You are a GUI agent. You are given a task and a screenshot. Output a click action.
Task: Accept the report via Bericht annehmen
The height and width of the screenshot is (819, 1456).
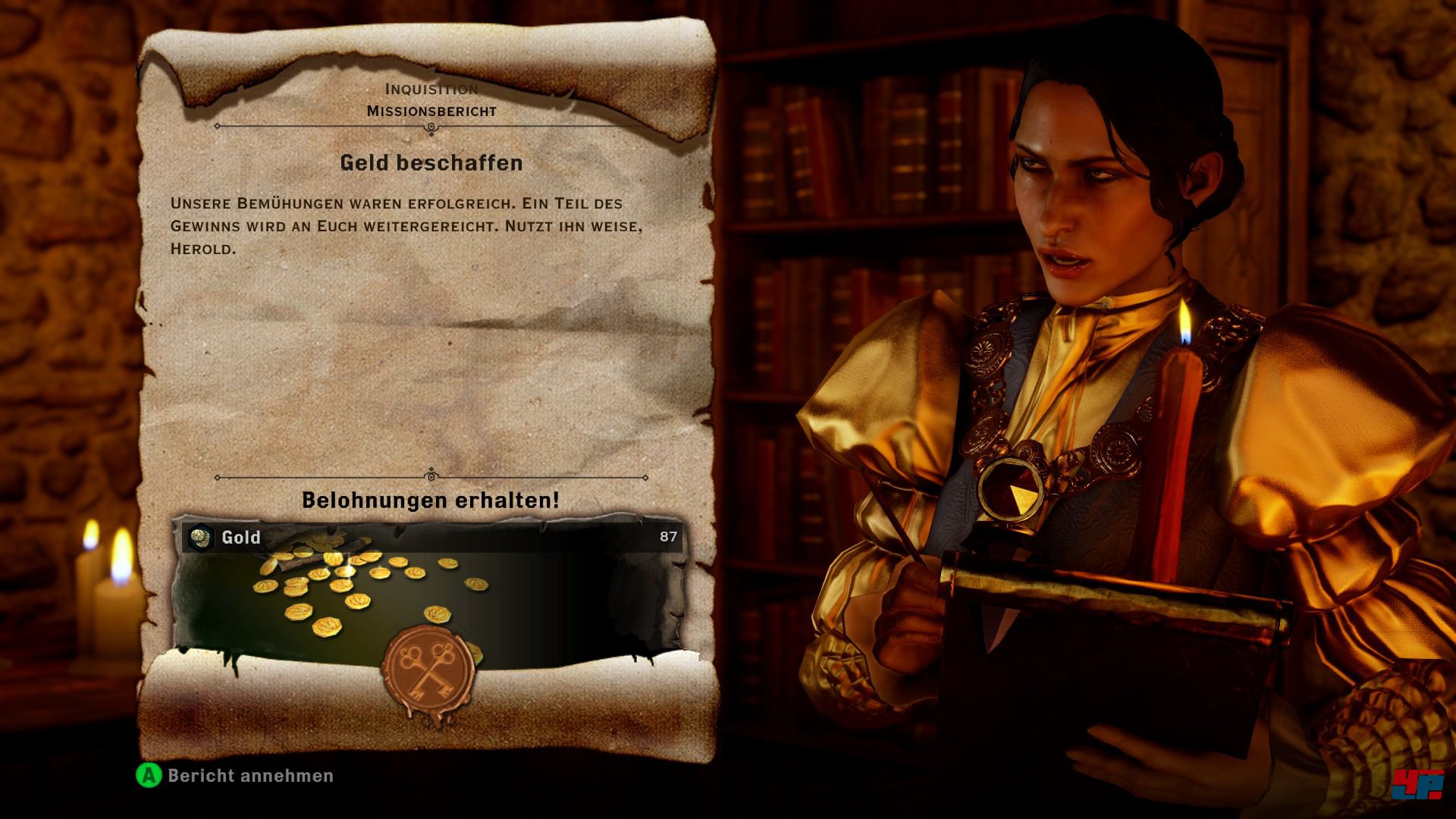click(x=235, y=776)
